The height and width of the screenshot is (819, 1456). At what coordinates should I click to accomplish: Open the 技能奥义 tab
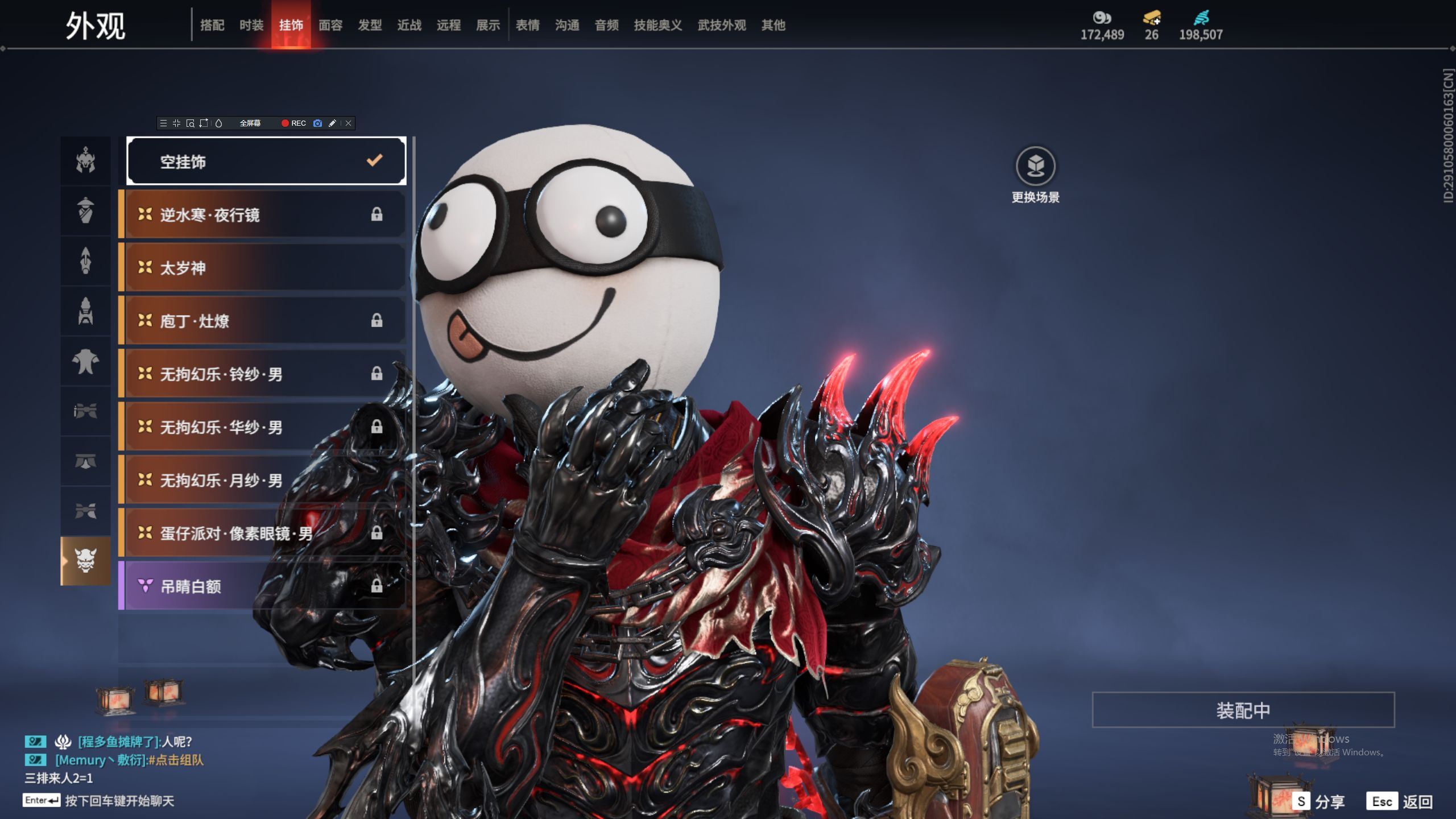click(657, 25)
